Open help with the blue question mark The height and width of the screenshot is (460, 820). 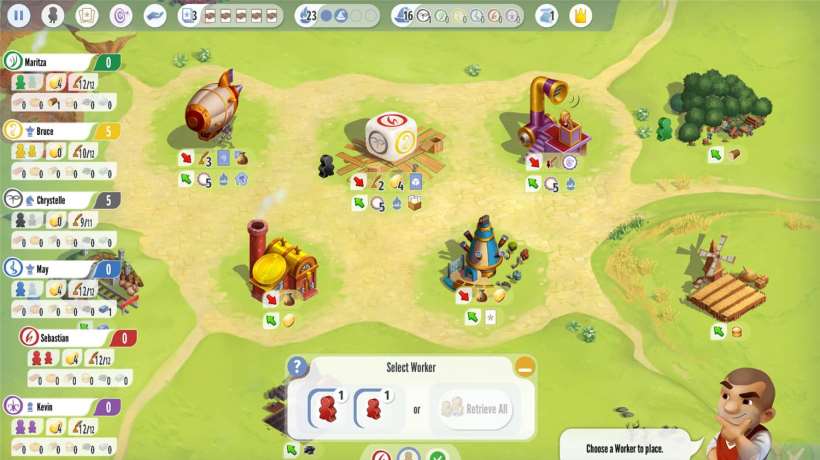297,367
